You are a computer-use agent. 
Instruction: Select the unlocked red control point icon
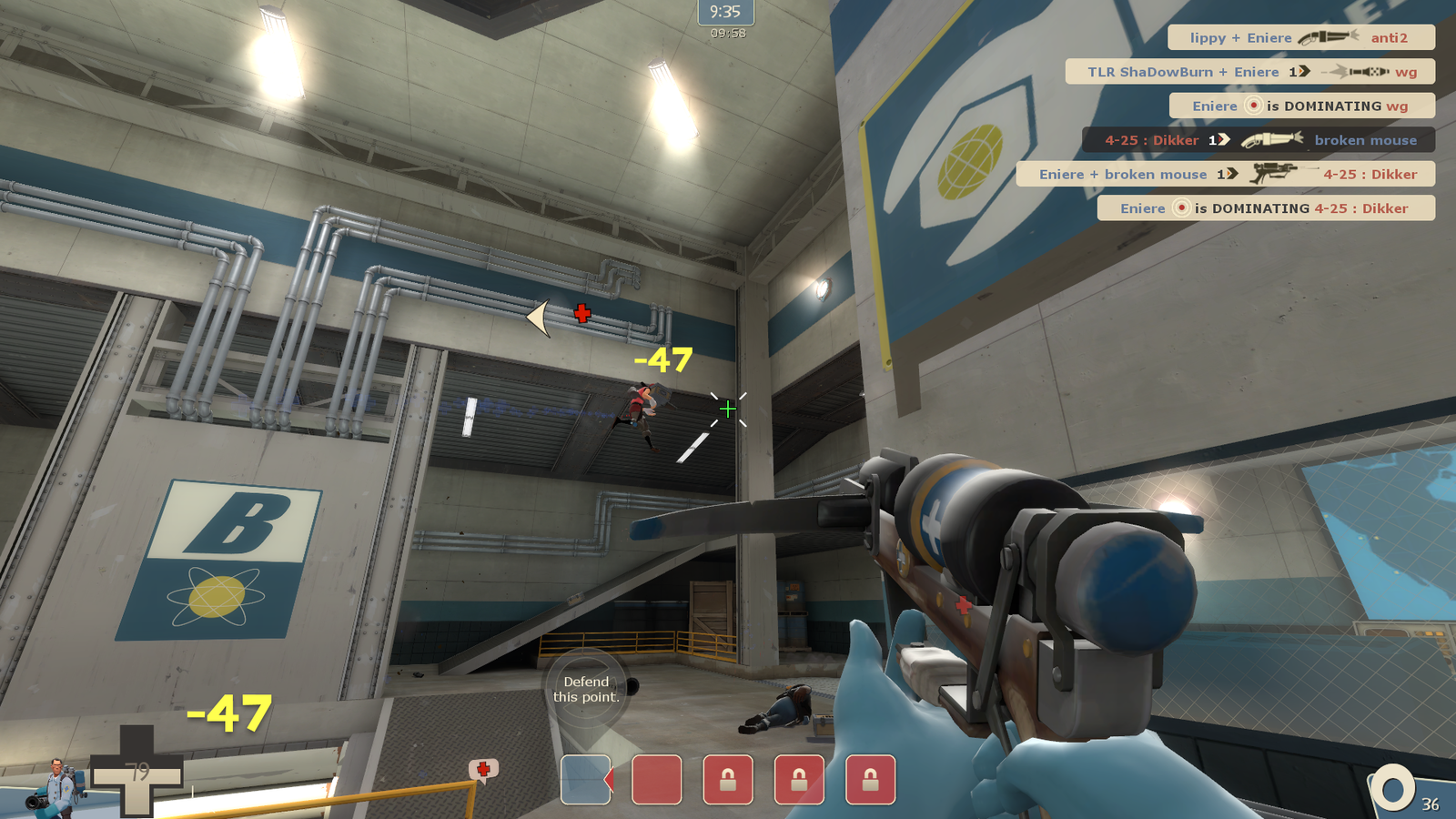[x=656, y=780]
